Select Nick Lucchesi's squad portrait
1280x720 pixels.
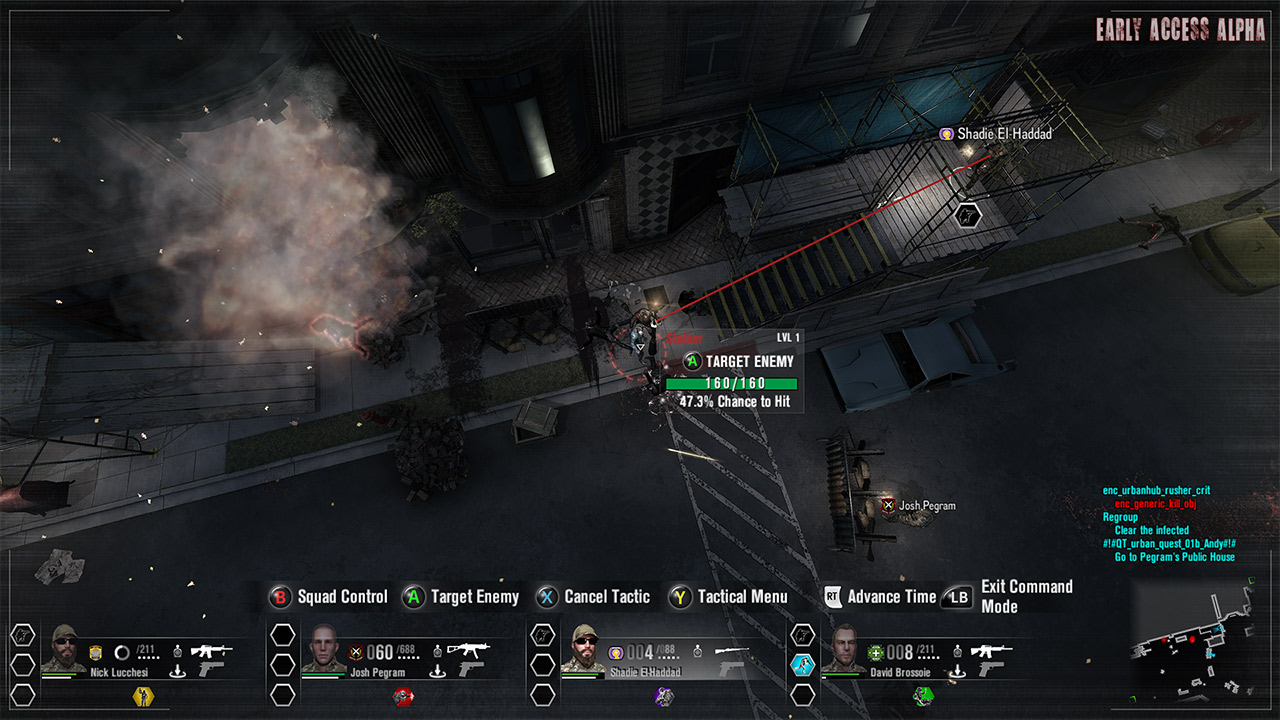(x=64, y=649)
